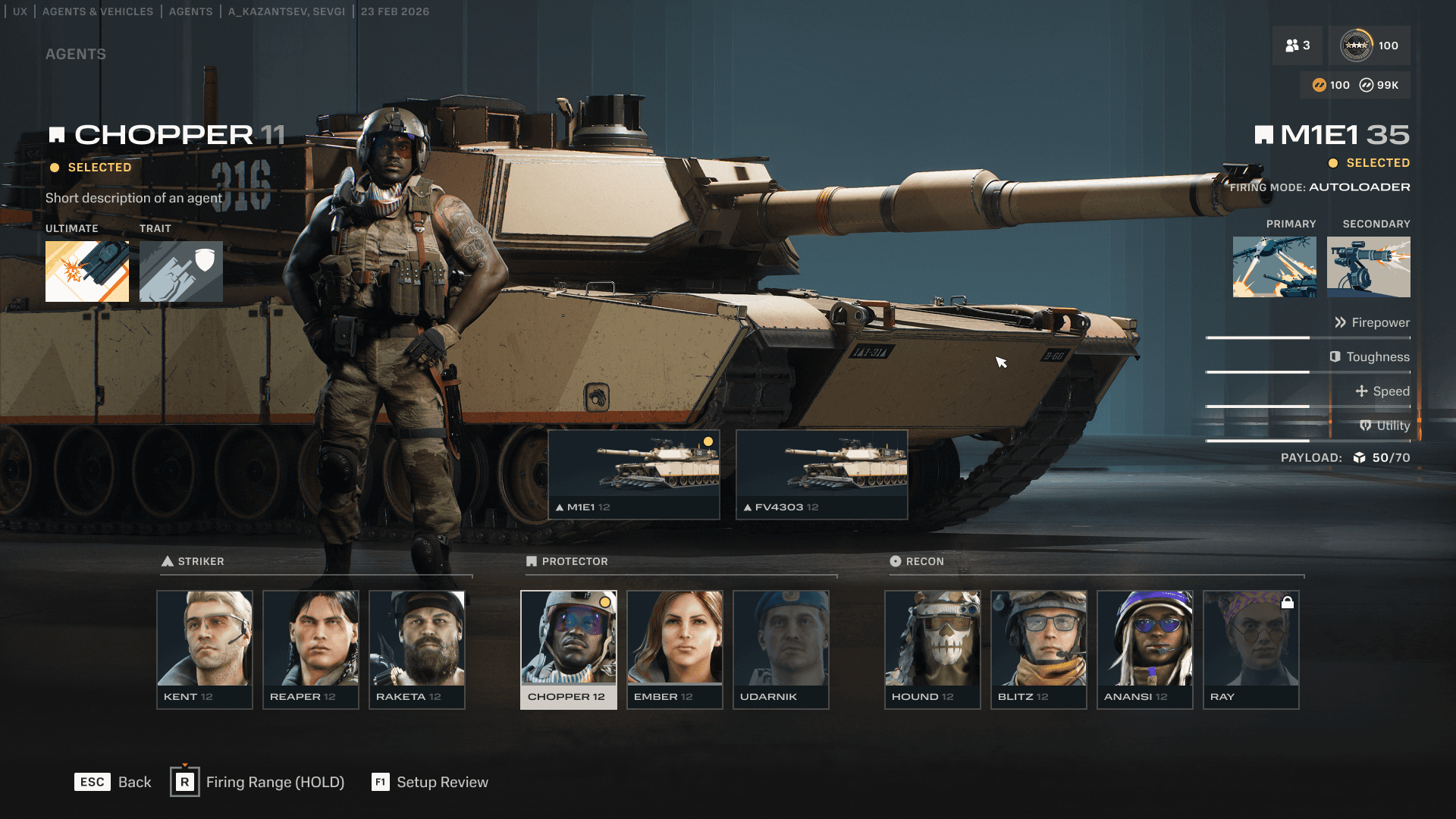This screenshot has height=819, width=1456.
Task: View Chopper's Ultimate ability icon
Action: [x=87, y=271]
